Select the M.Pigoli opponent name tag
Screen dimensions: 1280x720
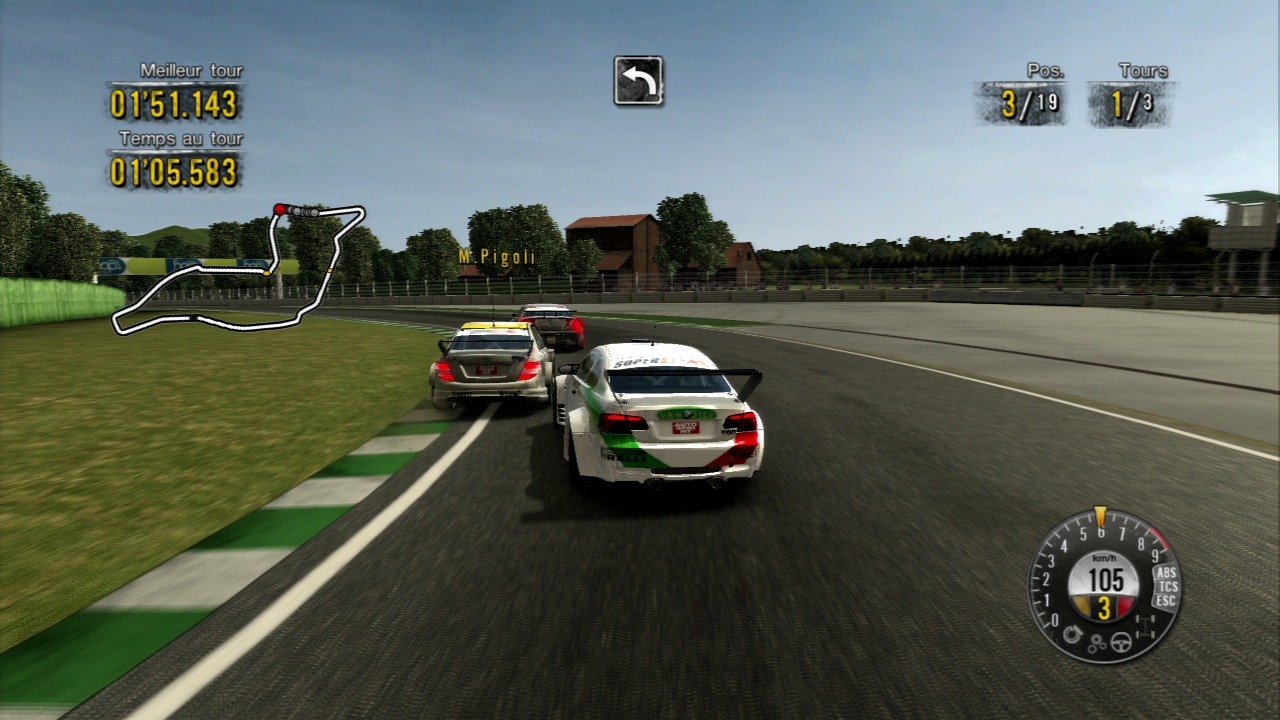[497, 257]
